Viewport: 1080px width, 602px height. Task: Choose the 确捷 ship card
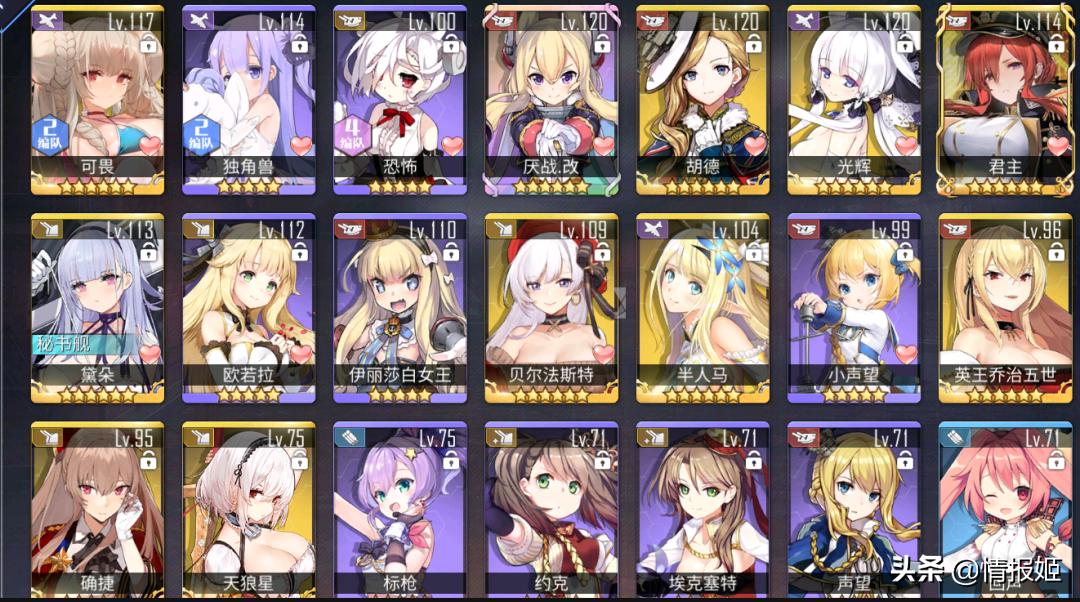point(97,510)
